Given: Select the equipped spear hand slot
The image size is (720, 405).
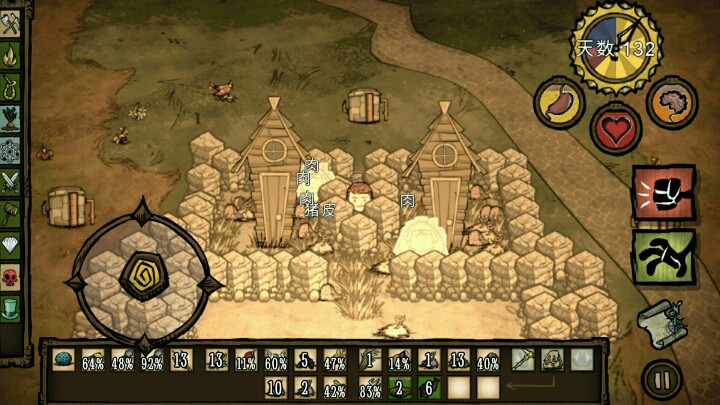Looking at the screenshot, I should click(x=520, y=360).
